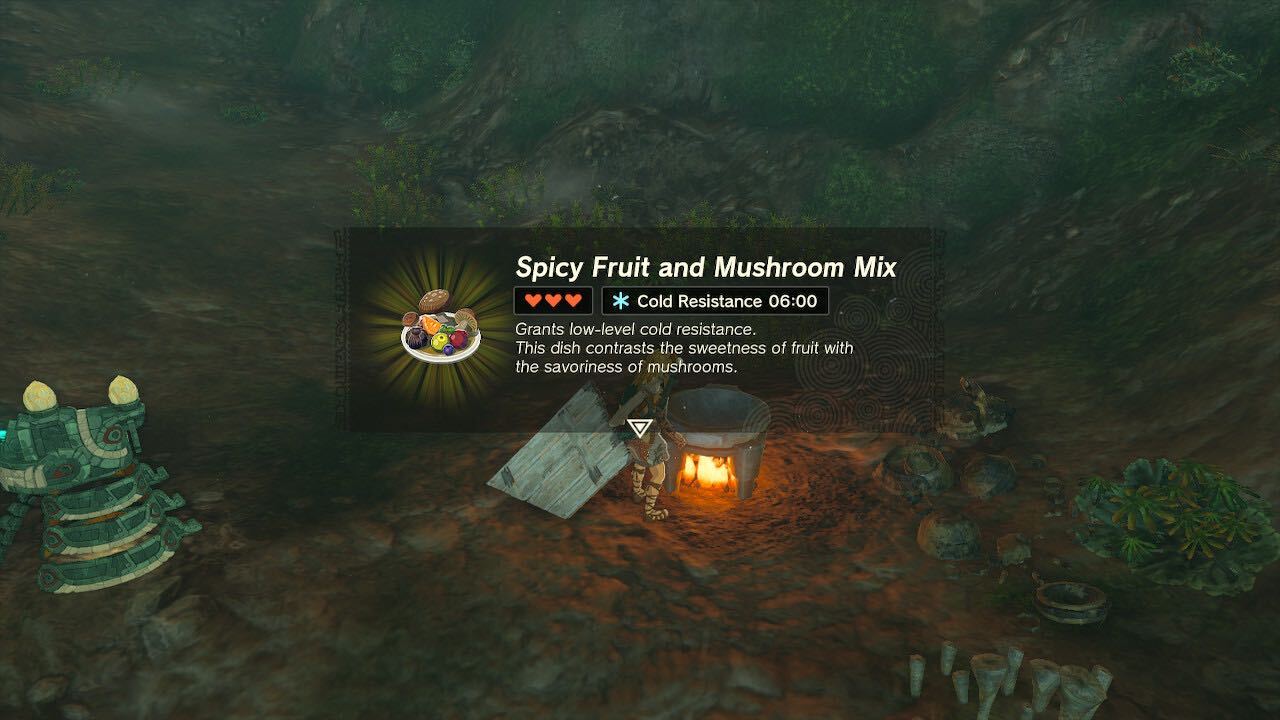This screenshot has height=720, width=1280.
Task: Click the Cold Resistance 06:00 buff badge
Action: pos(712,300)
